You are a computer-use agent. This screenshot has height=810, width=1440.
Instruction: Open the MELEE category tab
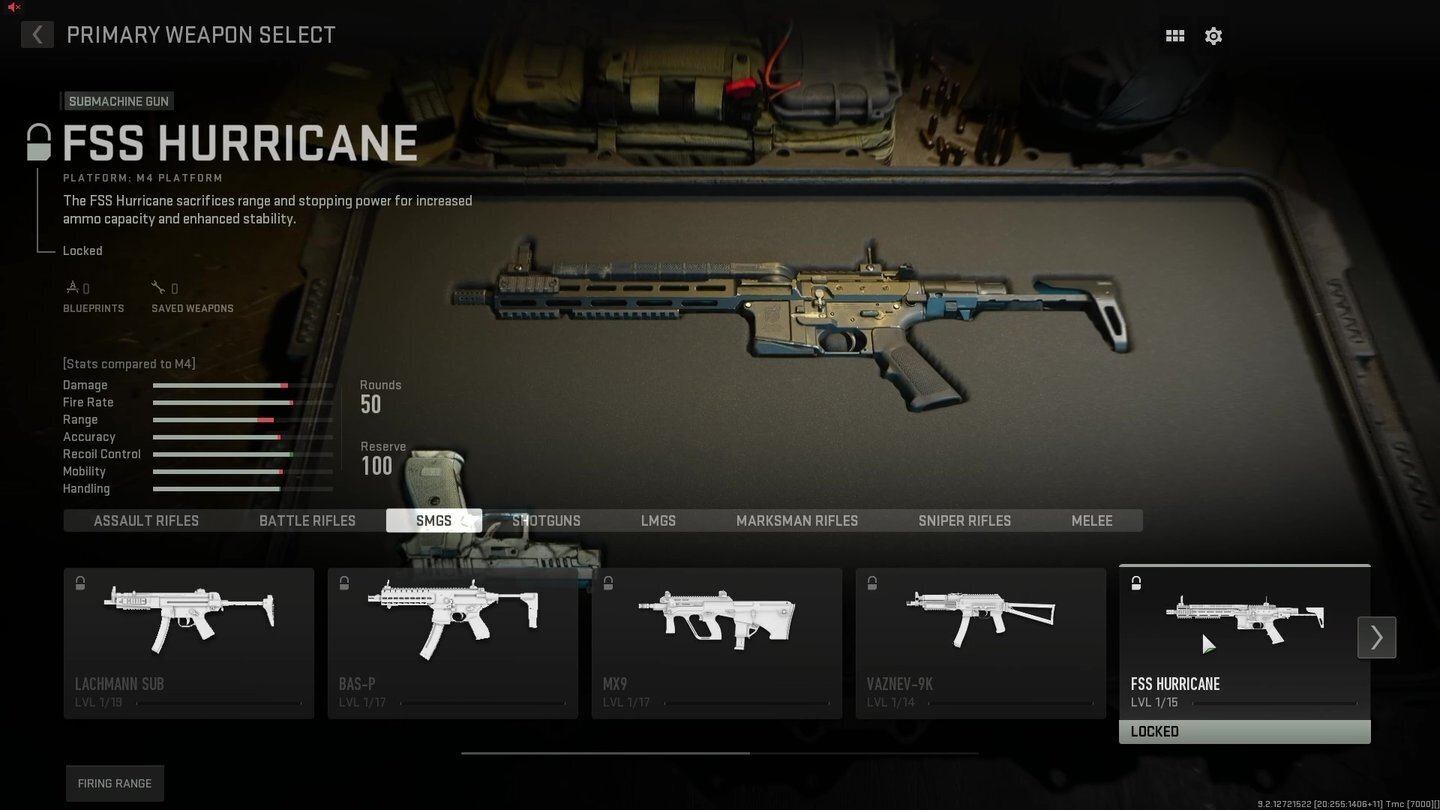click(x=1091, y=520)
